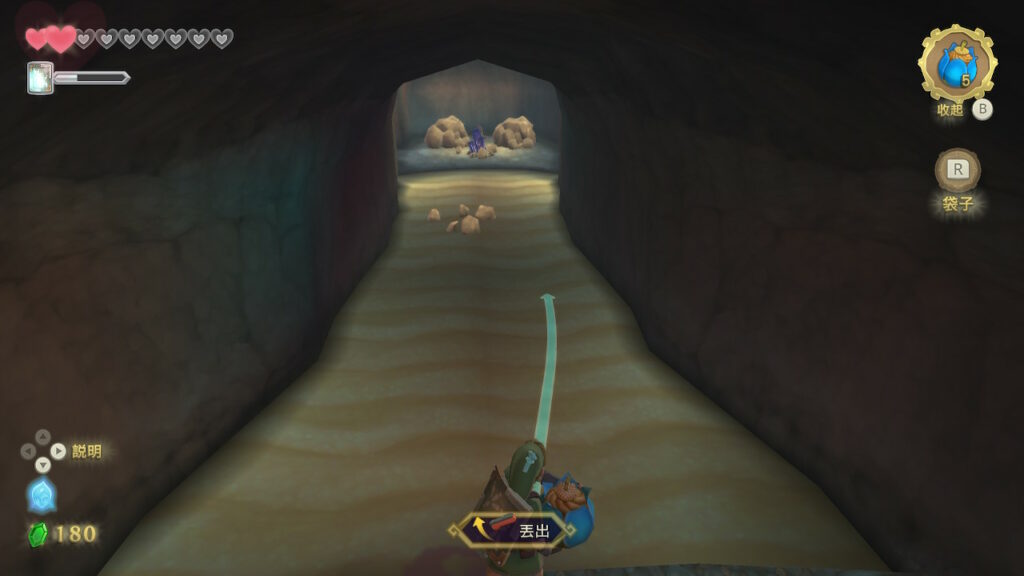1024x576 pixels.
Task: Activate the 丢出 throw action prompt
Action: tap(514, 530)
